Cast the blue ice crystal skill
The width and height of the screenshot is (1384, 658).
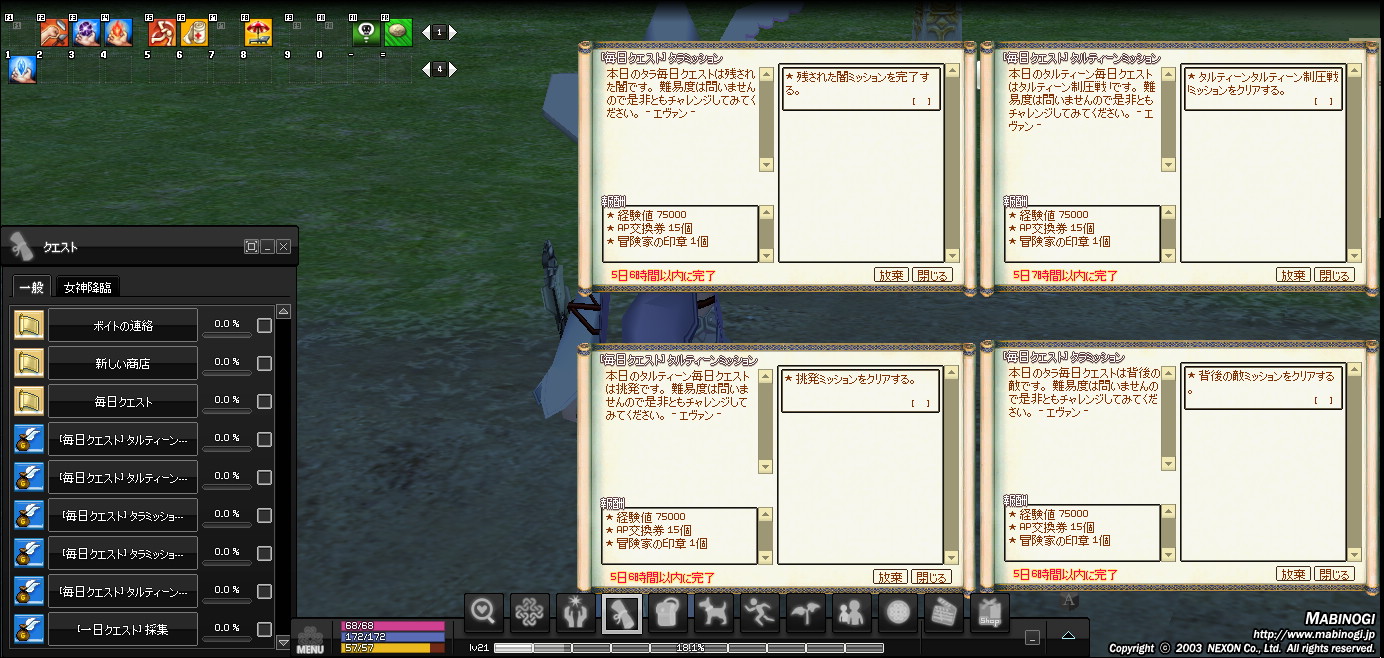(x=22, y=69)
